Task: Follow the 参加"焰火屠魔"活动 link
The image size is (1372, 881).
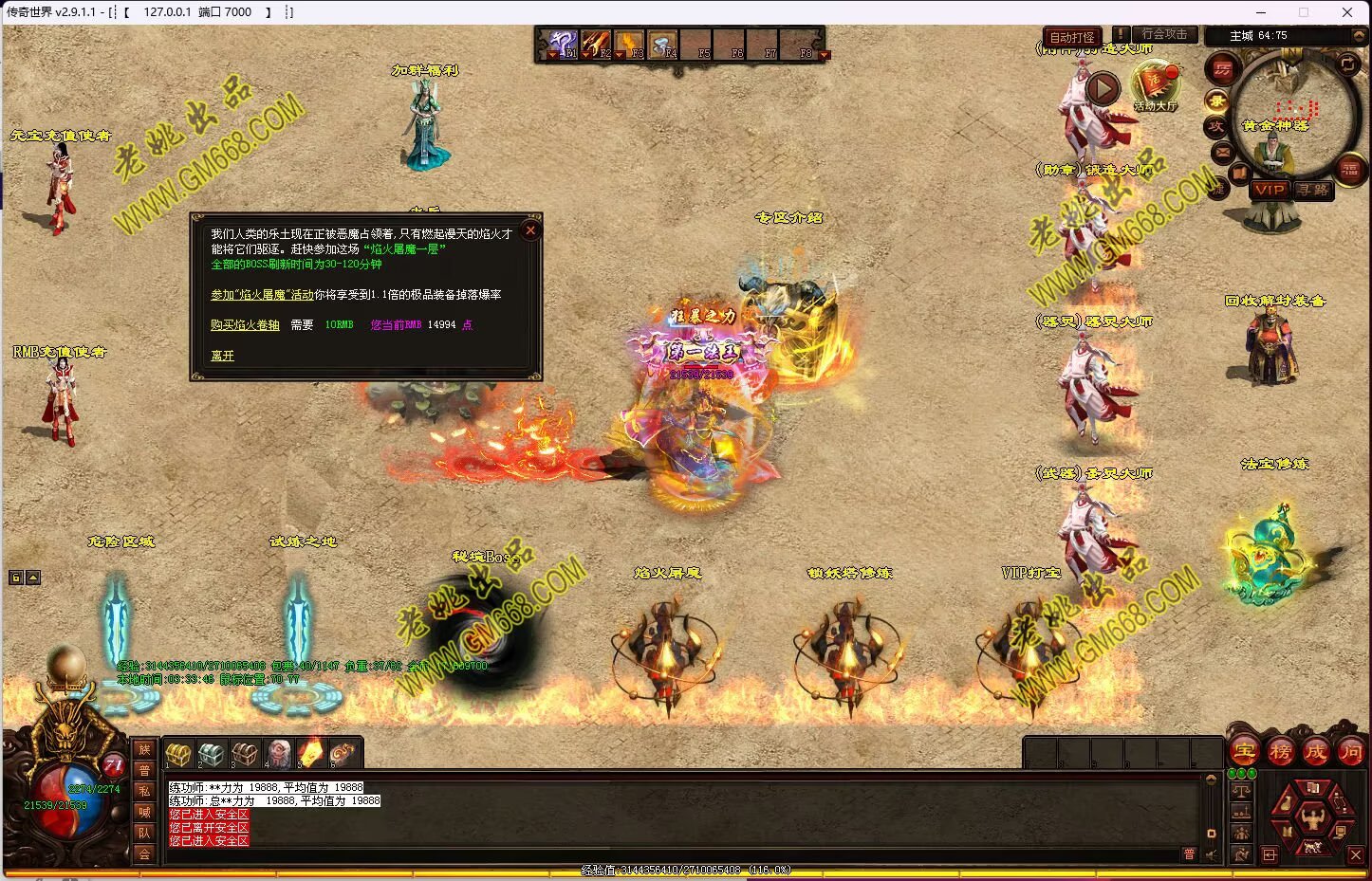Action: coord(262,295)
